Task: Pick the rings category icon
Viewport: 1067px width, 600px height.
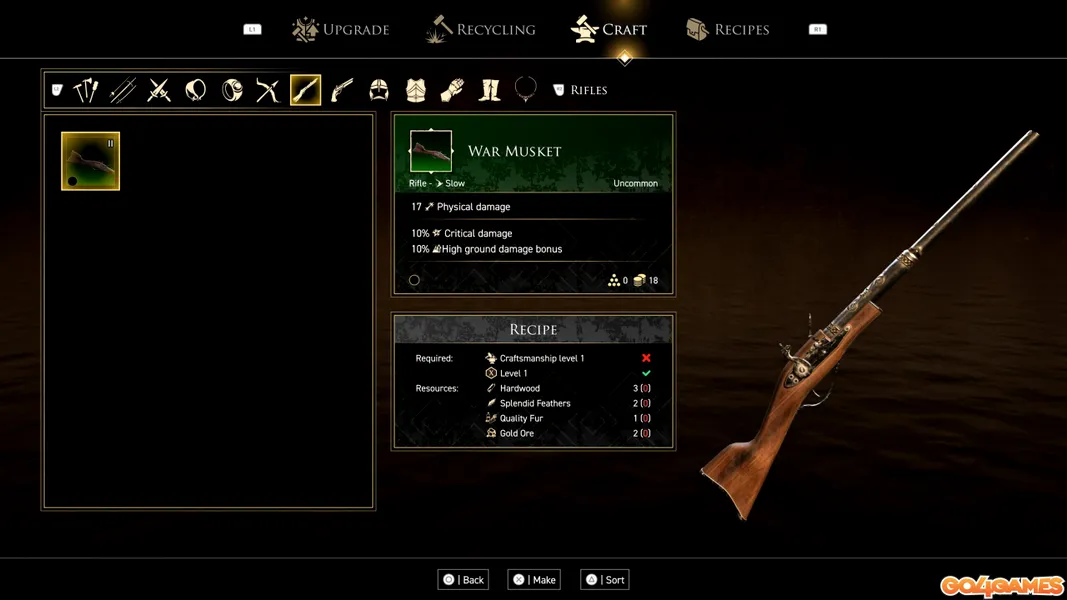Action: [x=232, y=91]
